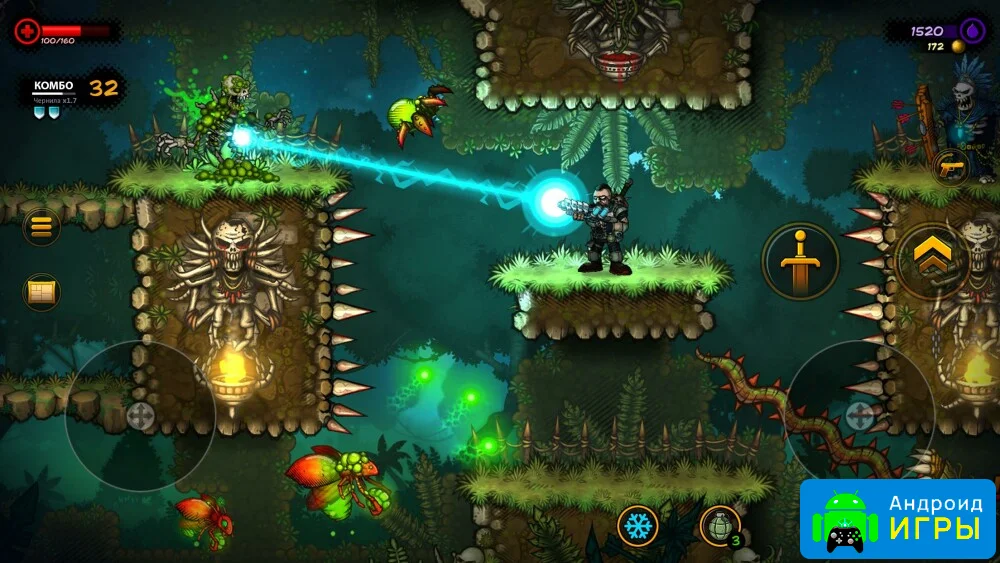Viewport: 1000px width, 563px height.
Task: Tap the sword melee attack button
Action: 800,262
